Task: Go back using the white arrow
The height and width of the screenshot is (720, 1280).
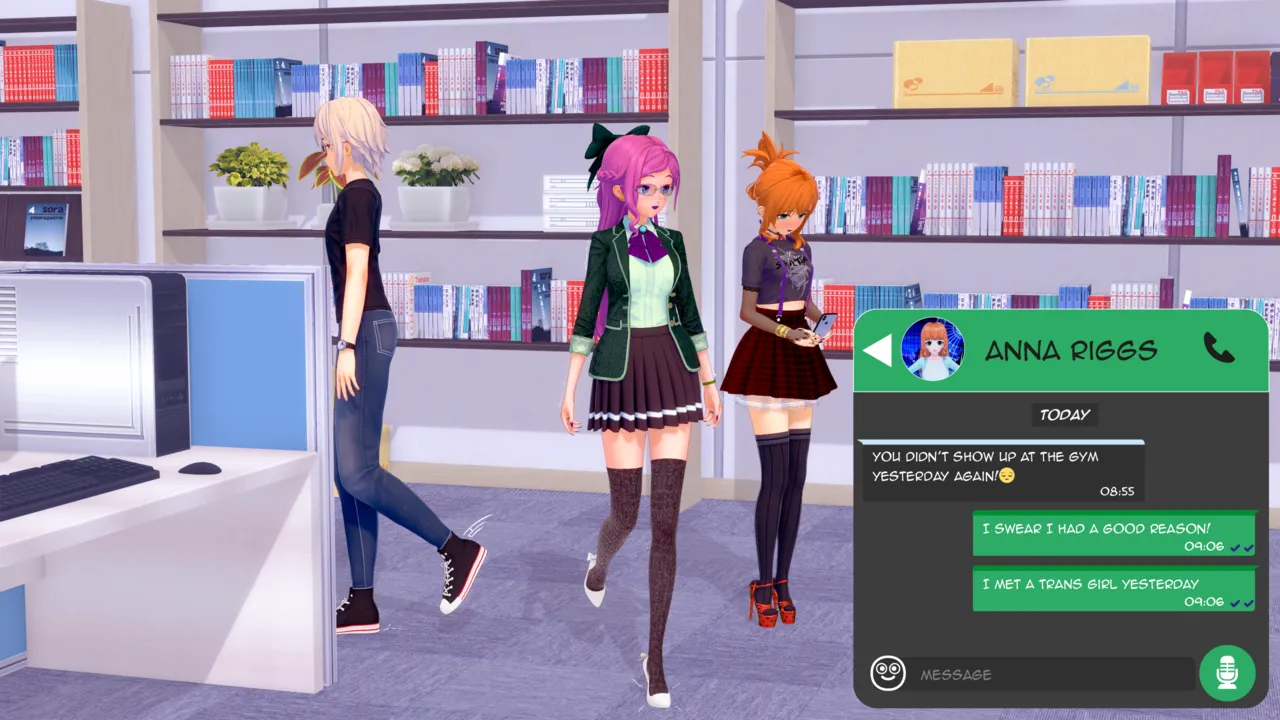Action: coord(877,350)
